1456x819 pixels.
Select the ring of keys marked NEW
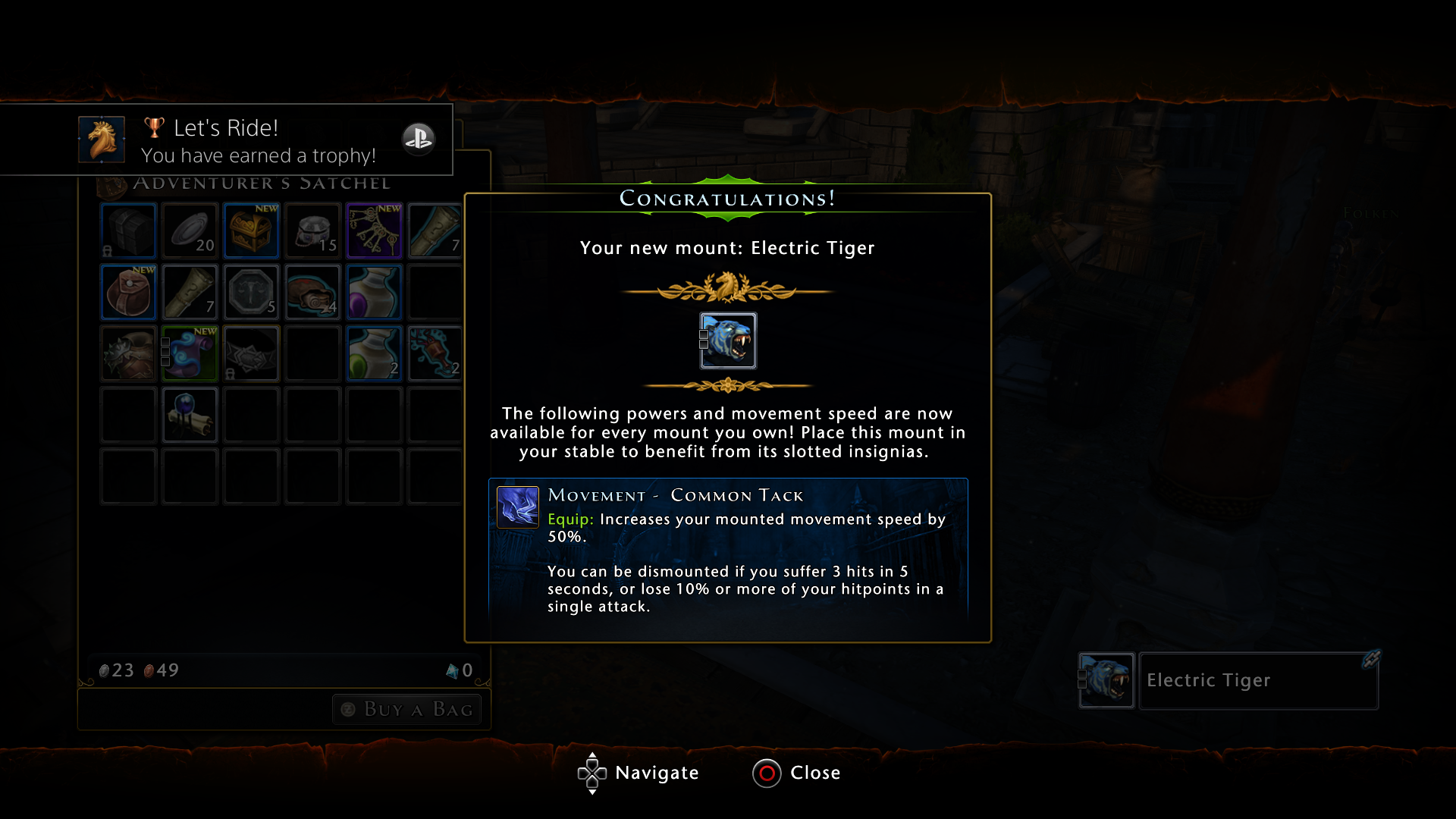[x=374, y=231]
